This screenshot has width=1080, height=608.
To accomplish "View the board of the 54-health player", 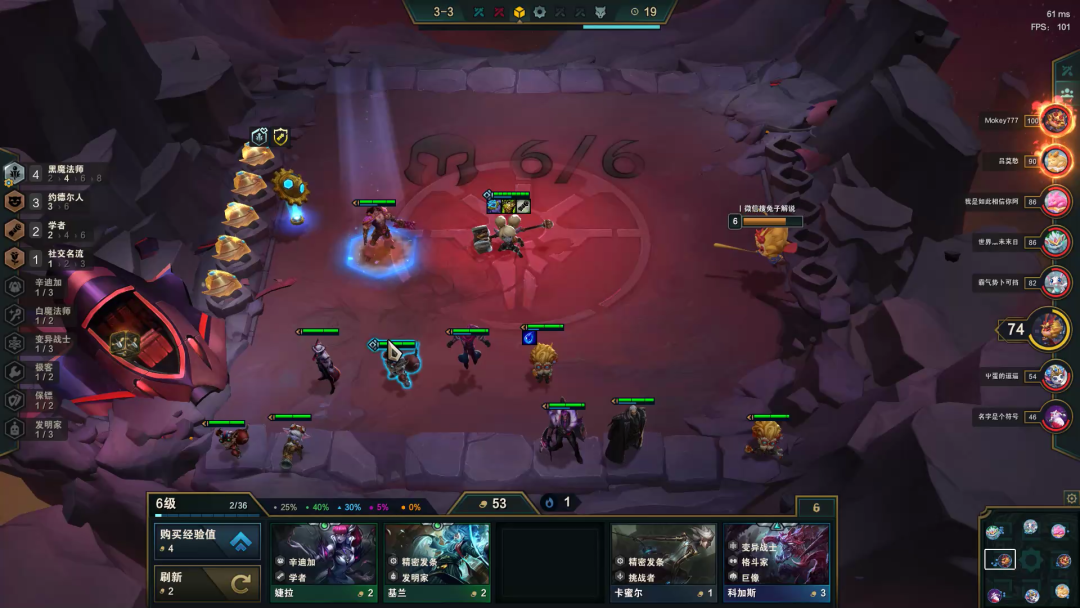I will point(1054,376).
